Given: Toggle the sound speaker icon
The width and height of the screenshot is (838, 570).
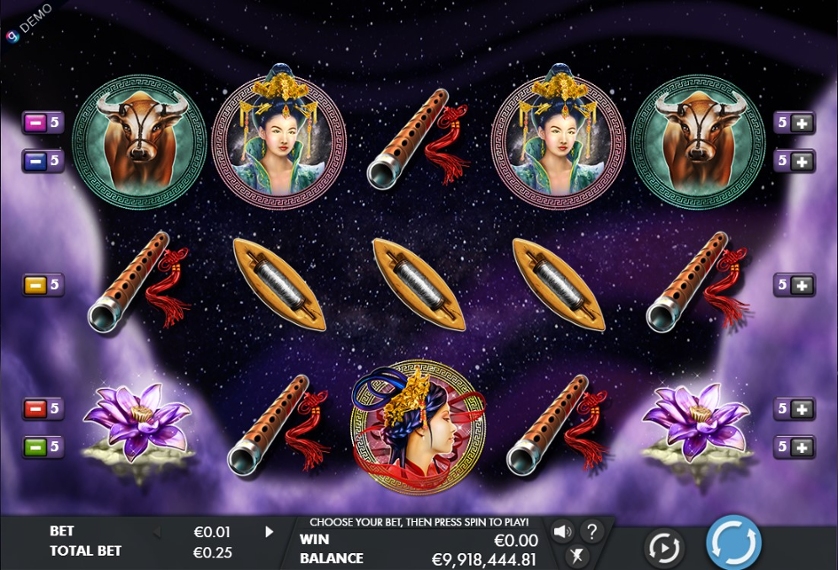Looking at the screenshot, I should tap(562, 531).
